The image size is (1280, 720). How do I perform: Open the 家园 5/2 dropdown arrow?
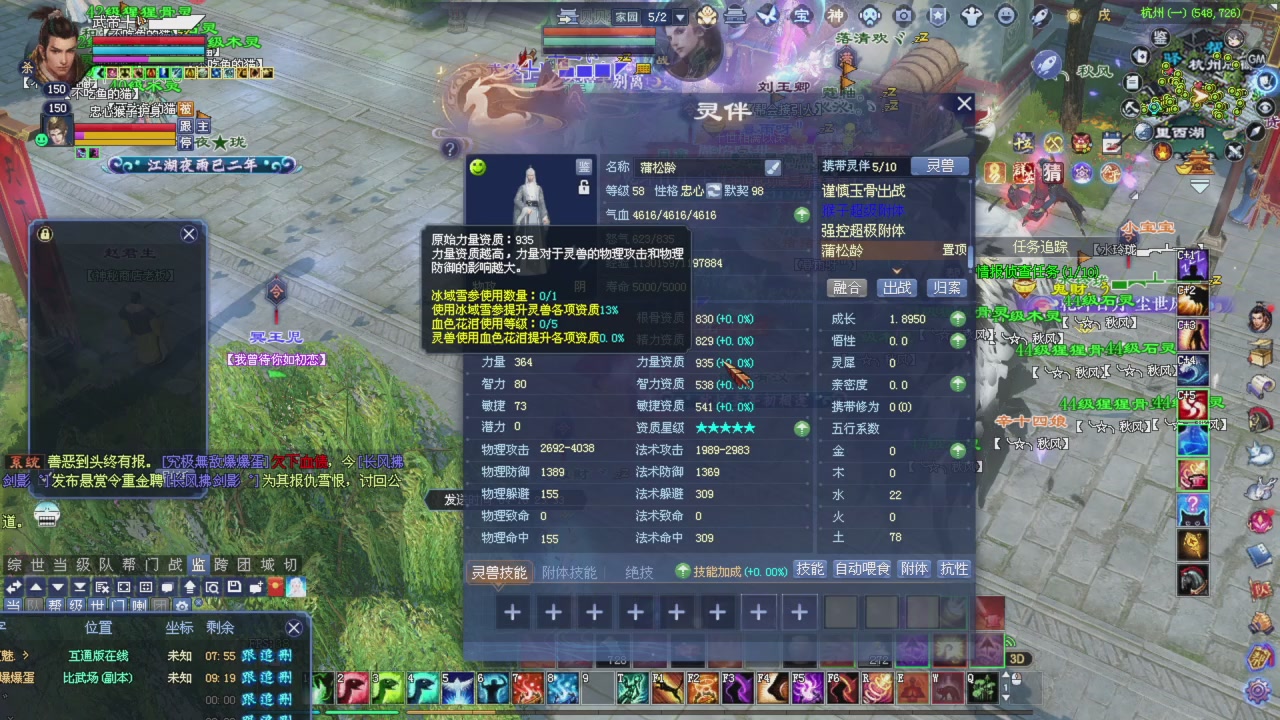(681, 17)
